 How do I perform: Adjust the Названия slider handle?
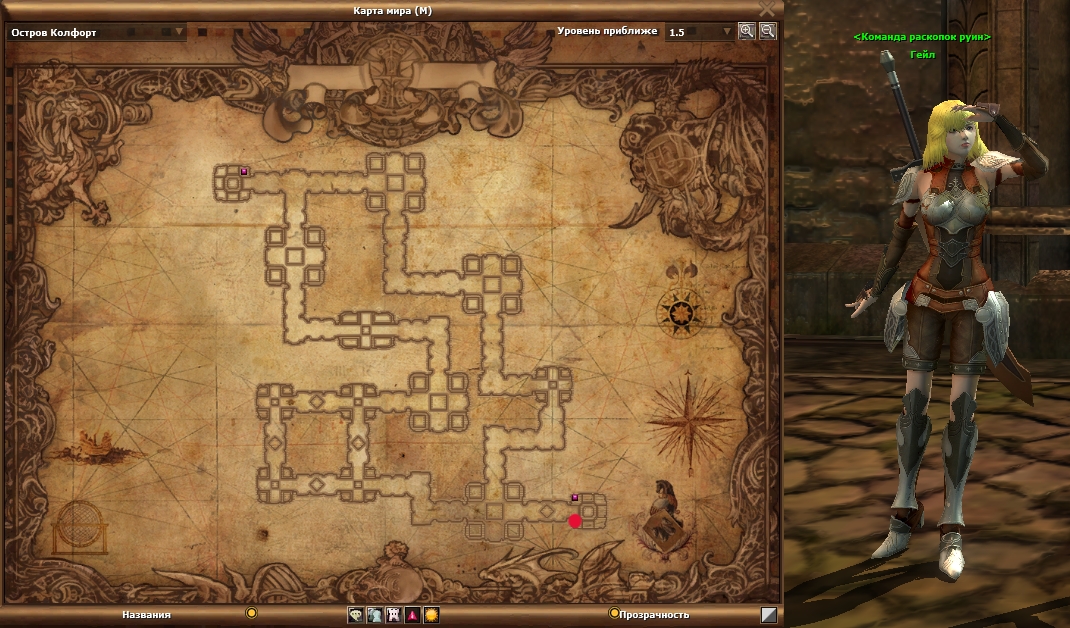(x=251, y=613)
